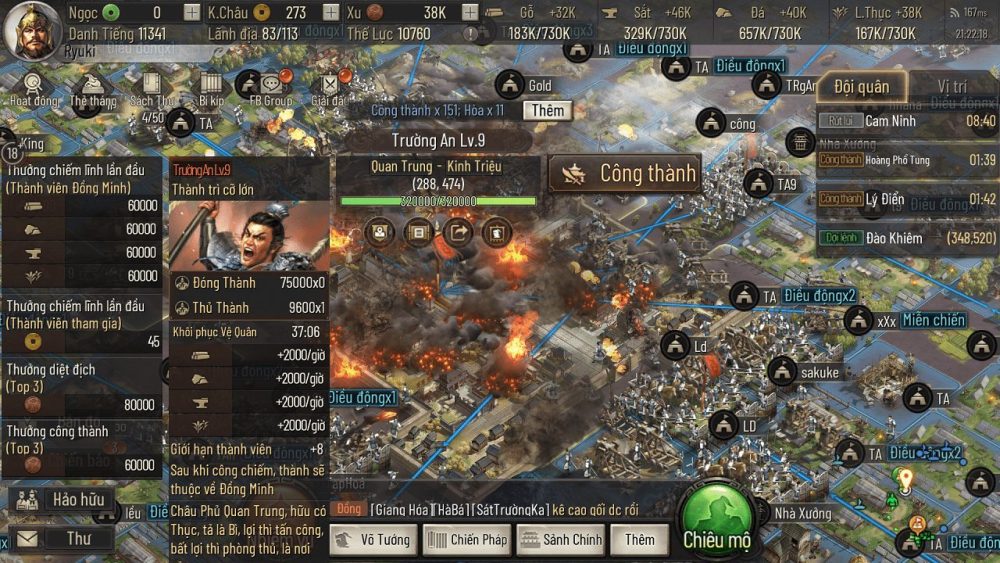This screenshot has width=1000, height=563.
Task: Switch to the Đội quân tab
Action: (x=861, y=87)
